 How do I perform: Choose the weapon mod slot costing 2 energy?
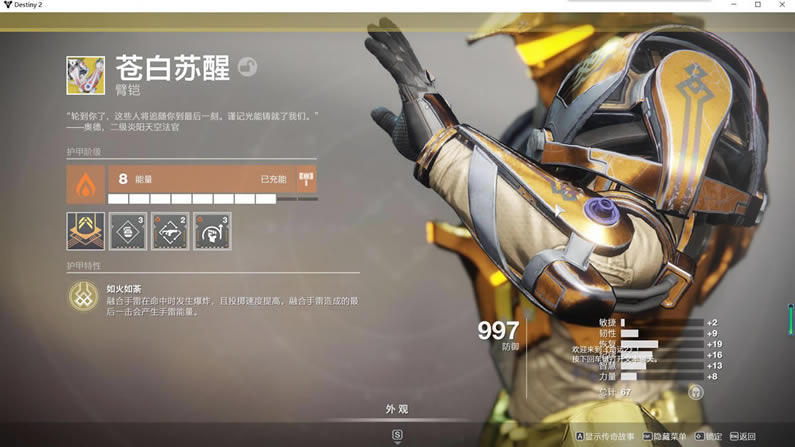pos(170,231)
